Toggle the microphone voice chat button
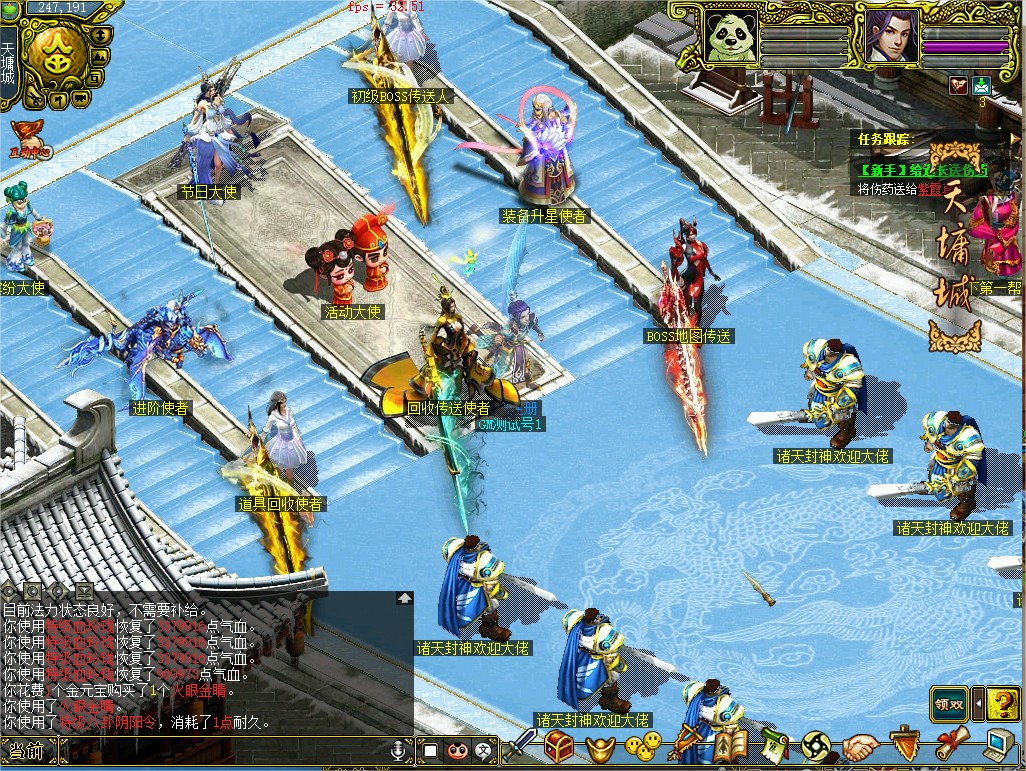Viewport: 1026px width, 771px height. coord(399,749)
